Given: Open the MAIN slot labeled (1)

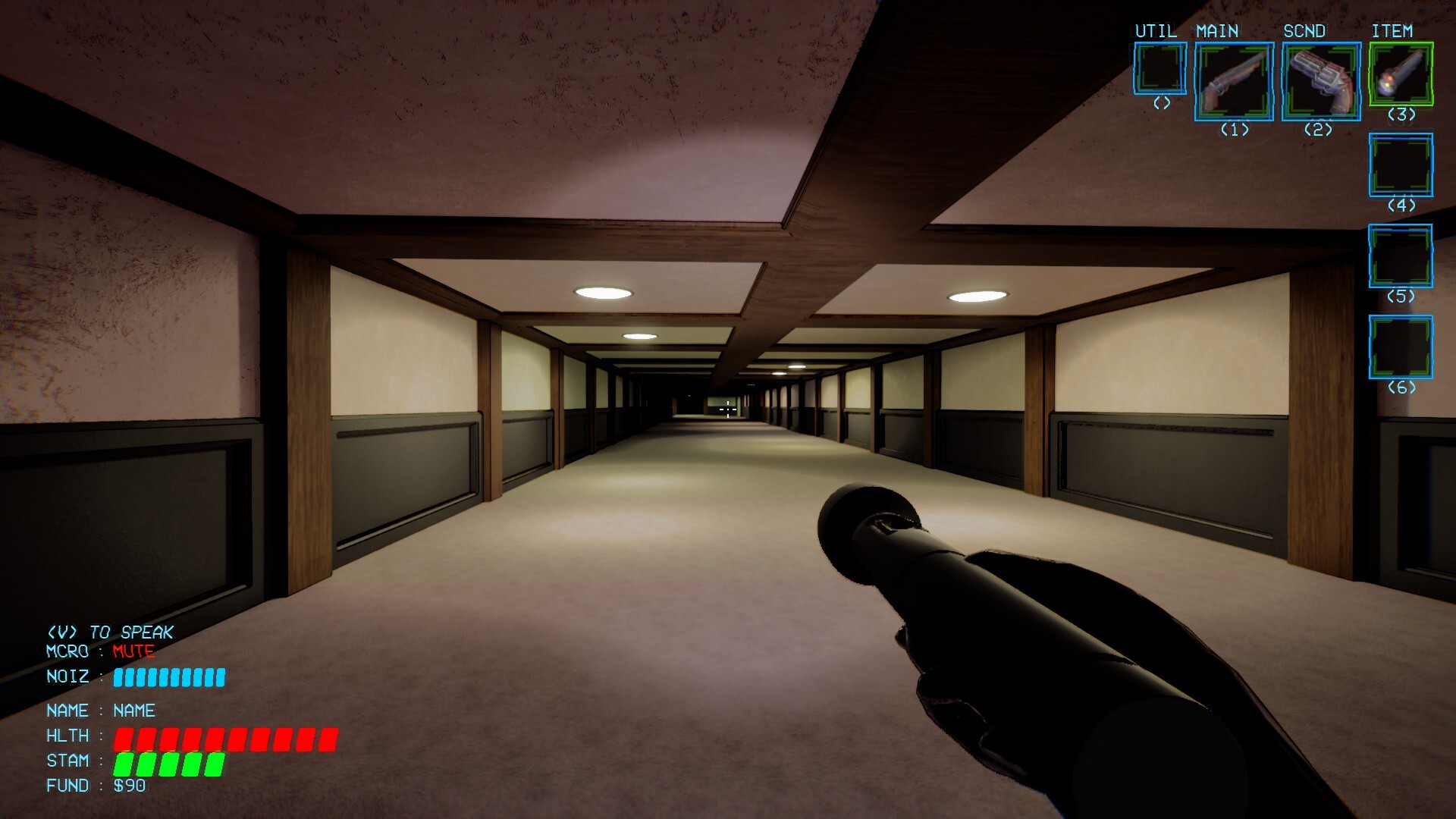Looking at the screenshot, I should [1234, 129].
